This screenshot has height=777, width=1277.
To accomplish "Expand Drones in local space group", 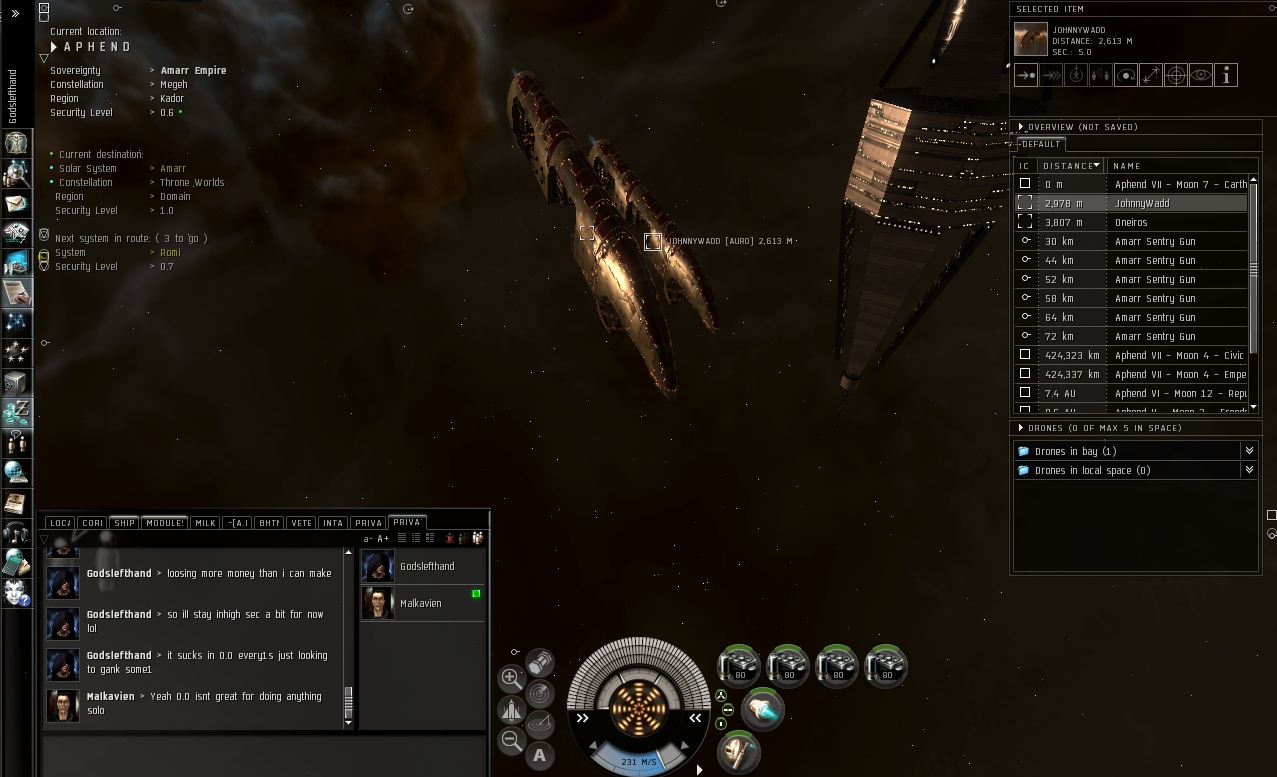I will point(1249,470).
